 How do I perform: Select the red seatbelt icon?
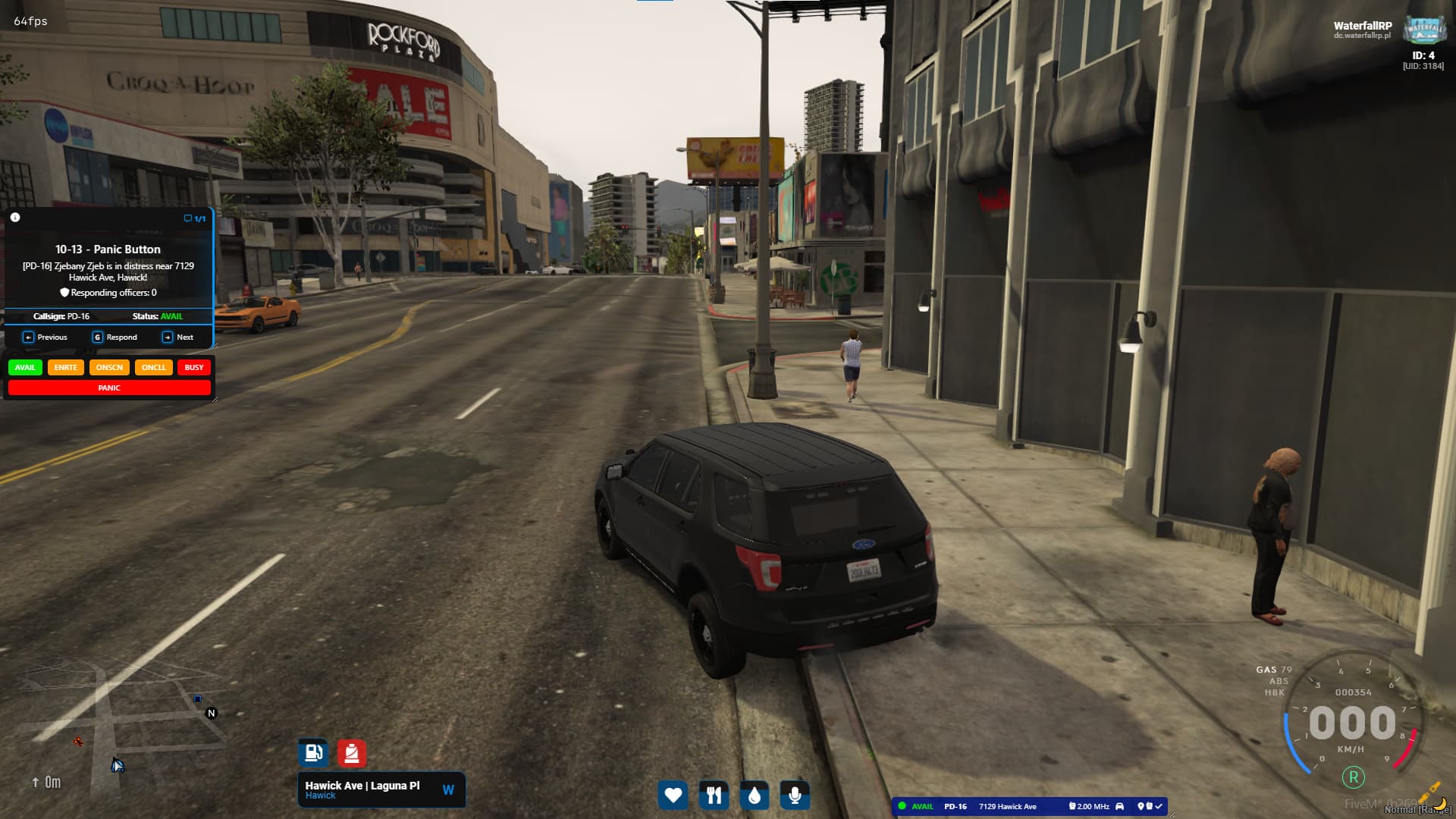[x=351, y=753]
